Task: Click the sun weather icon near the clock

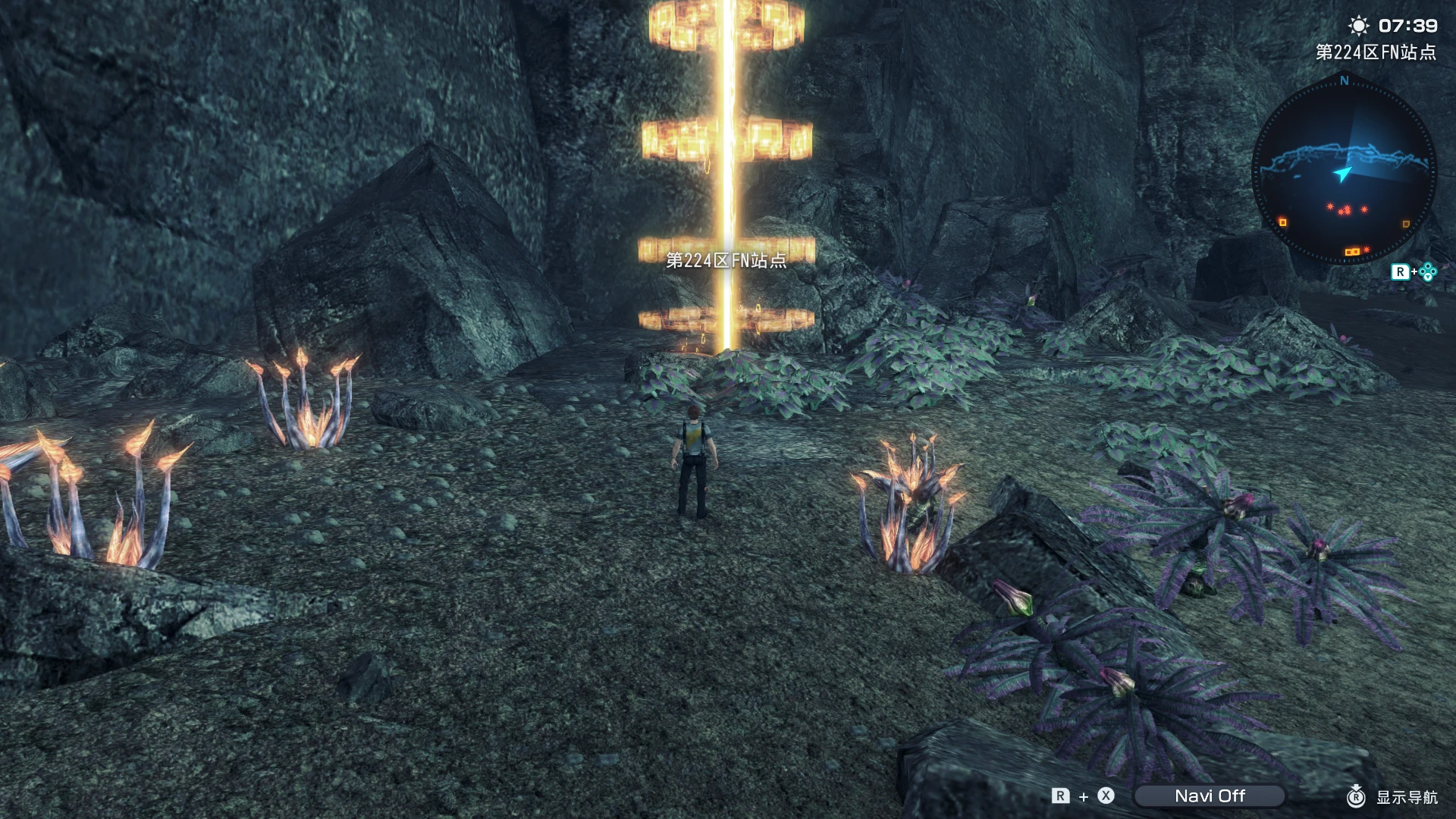Action: click(x=1360, y=26)
